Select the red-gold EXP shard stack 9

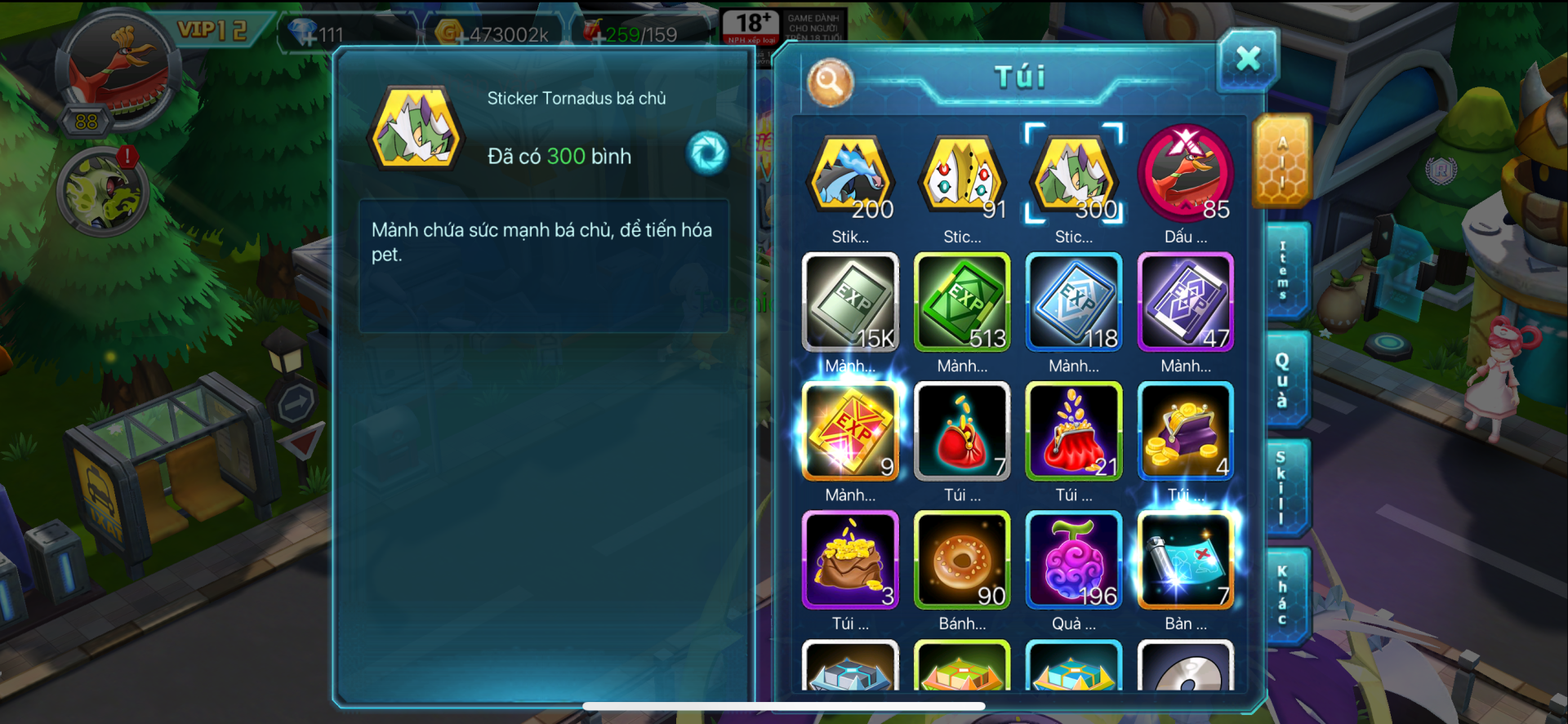[850, 431]
